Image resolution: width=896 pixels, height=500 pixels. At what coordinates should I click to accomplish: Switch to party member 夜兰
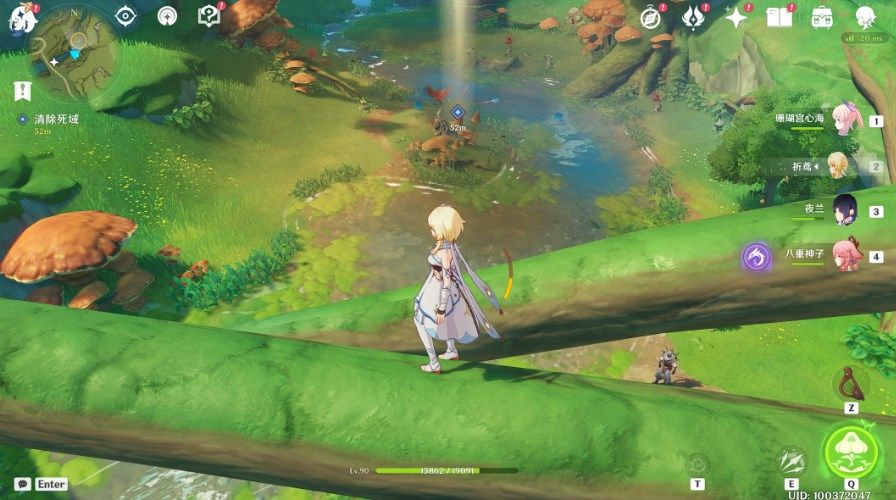[x=845, y=209]
